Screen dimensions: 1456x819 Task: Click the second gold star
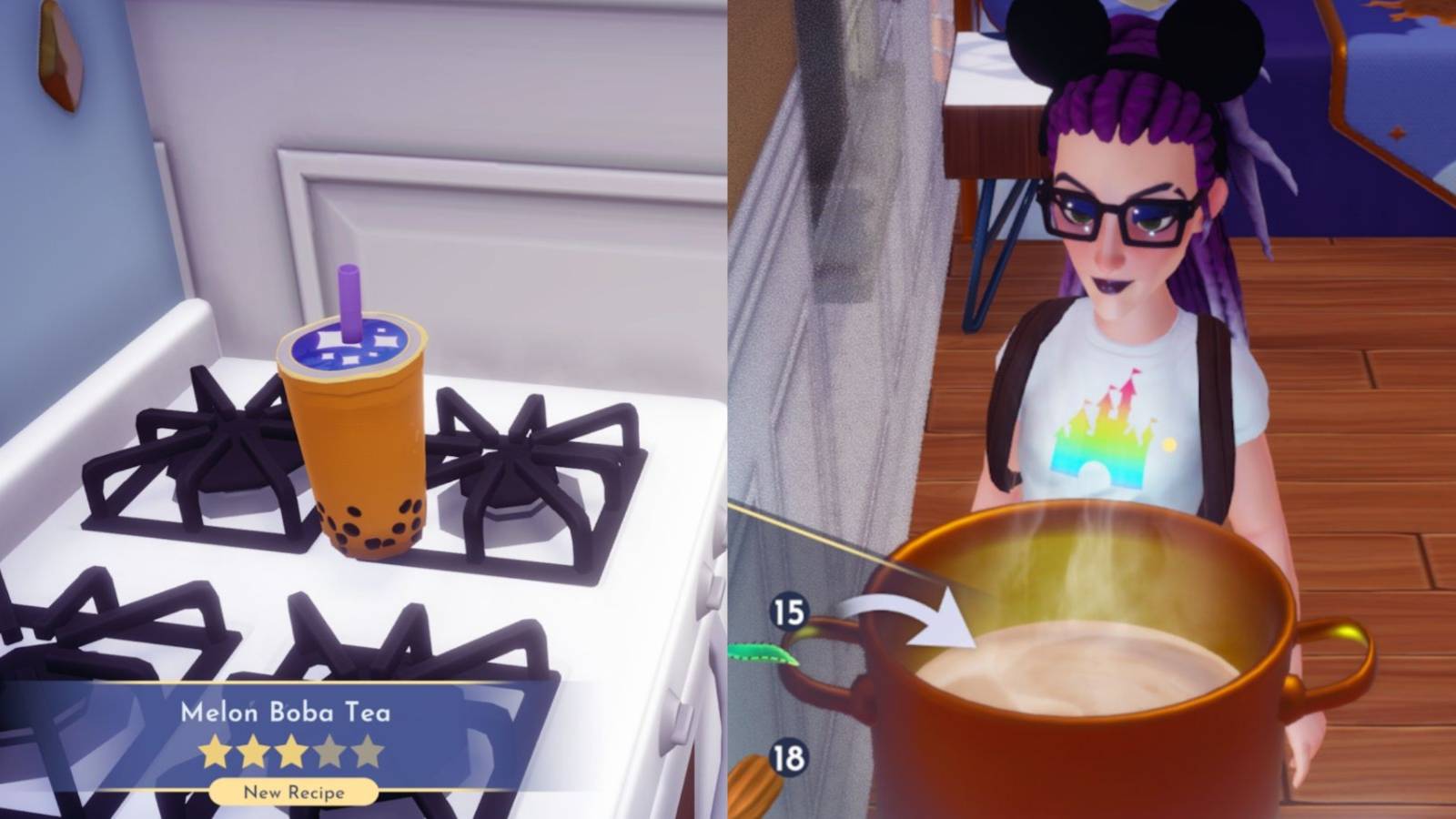pos(252,751)
